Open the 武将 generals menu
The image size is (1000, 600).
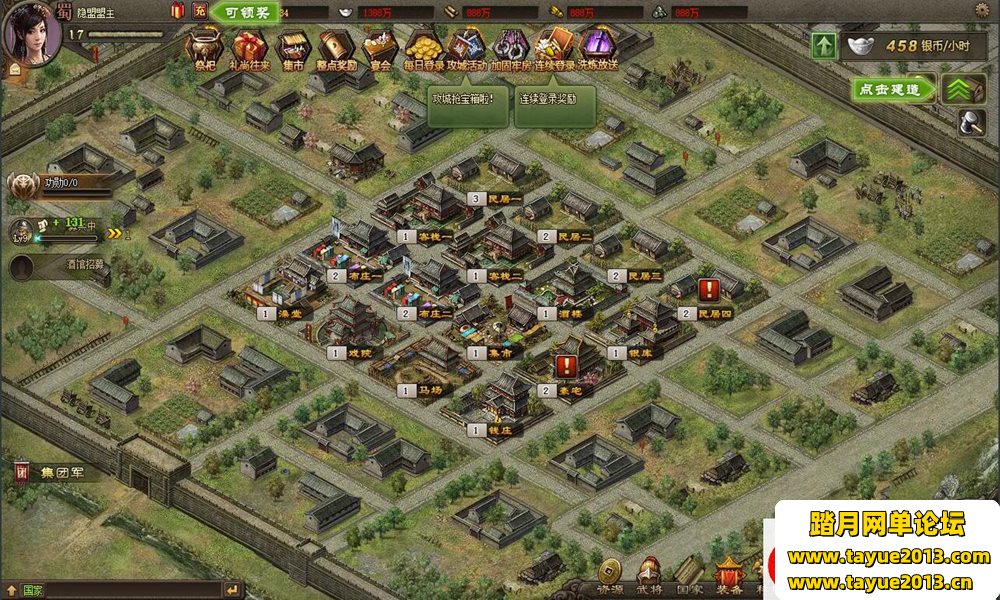650,577
